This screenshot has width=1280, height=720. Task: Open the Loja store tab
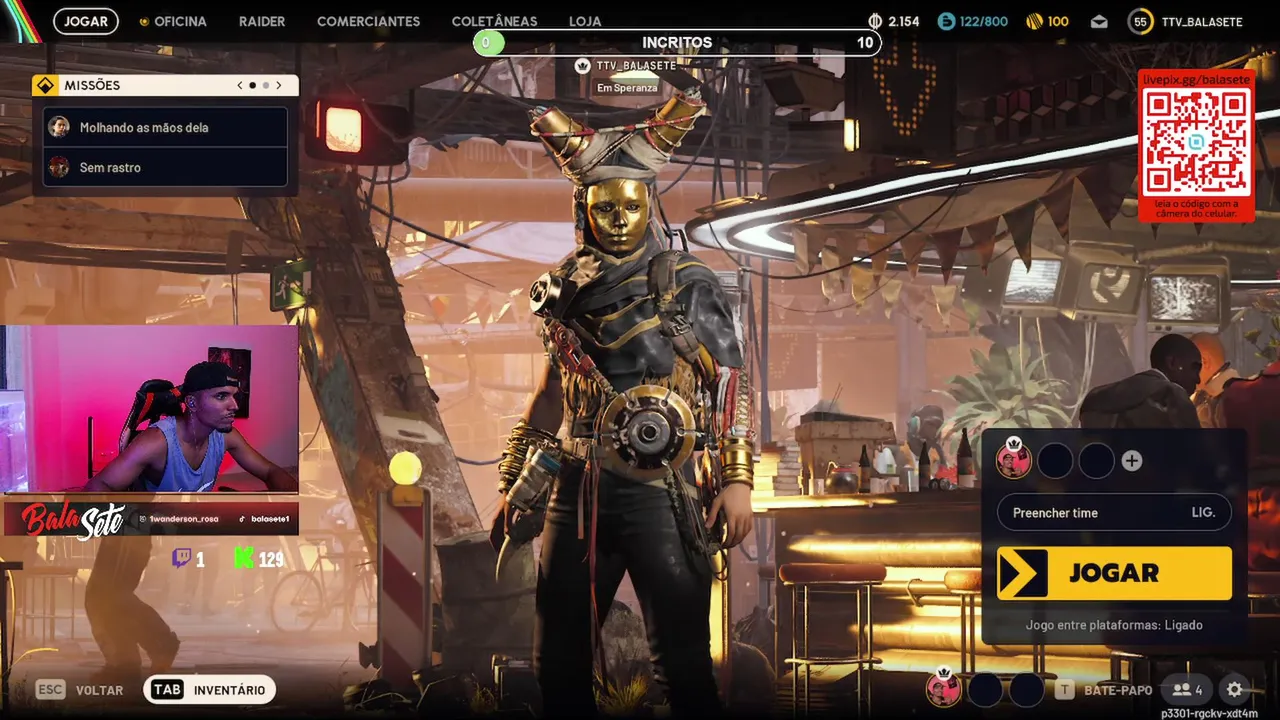click(x=585, y=21)
